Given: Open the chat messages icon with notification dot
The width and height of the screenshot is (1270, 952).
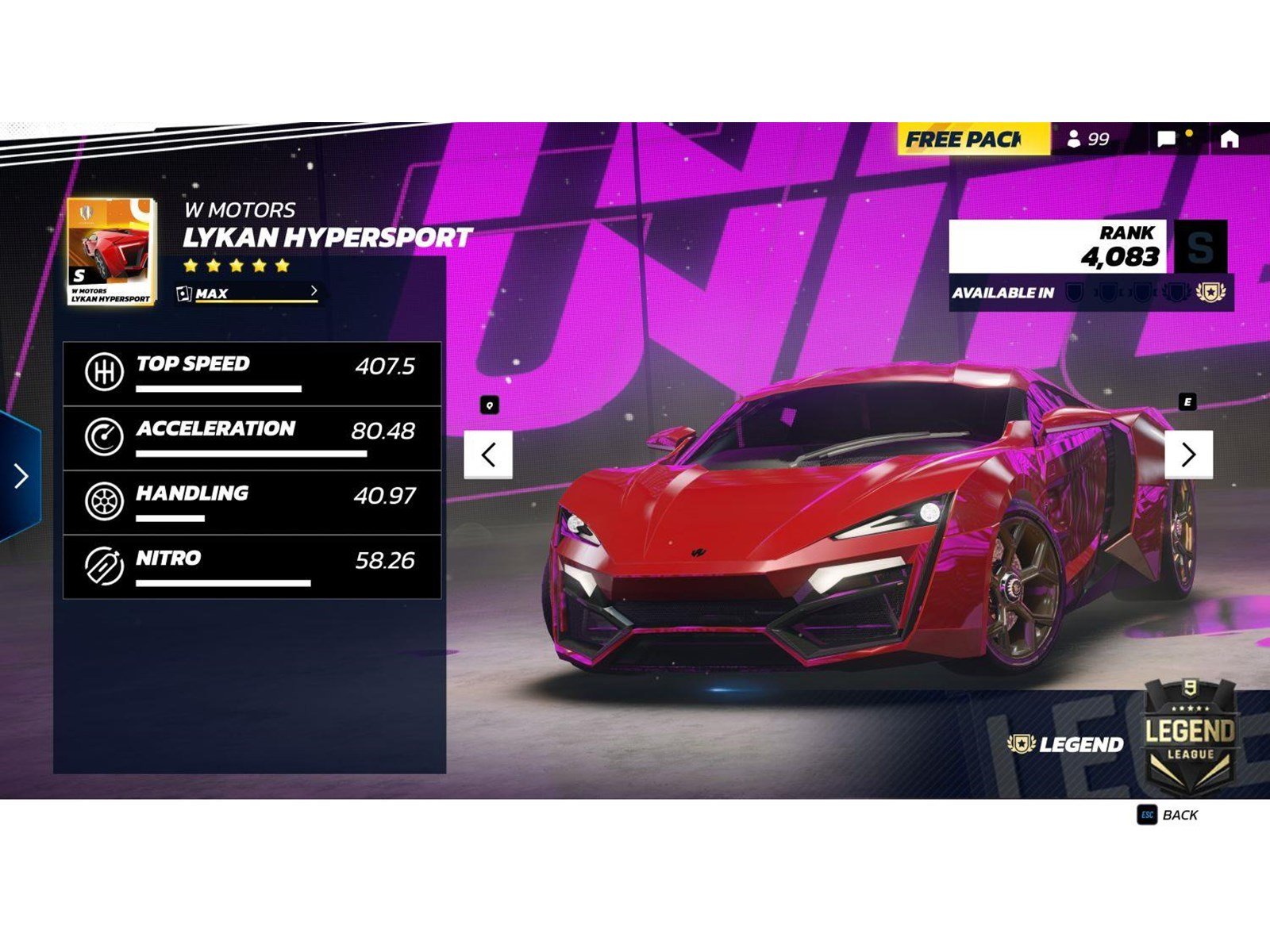Looking at the screenshot, I should click(1166, 140).
